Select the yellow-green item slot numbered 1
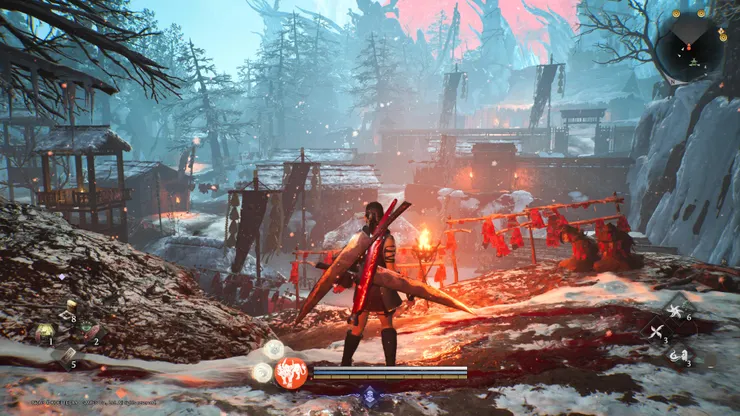 45,330
